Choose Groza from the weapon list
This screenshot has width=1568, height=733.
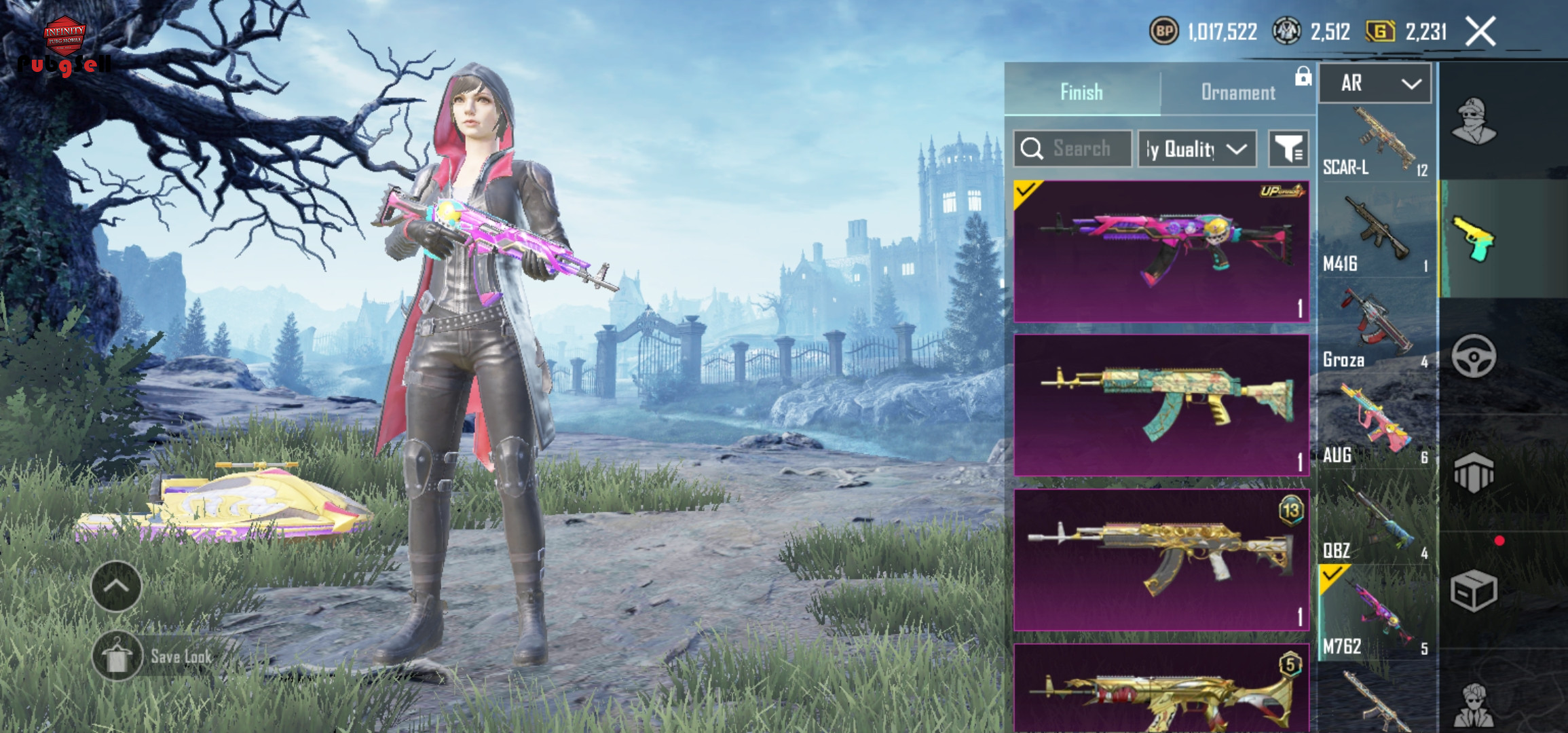[x=1377, y=329]
